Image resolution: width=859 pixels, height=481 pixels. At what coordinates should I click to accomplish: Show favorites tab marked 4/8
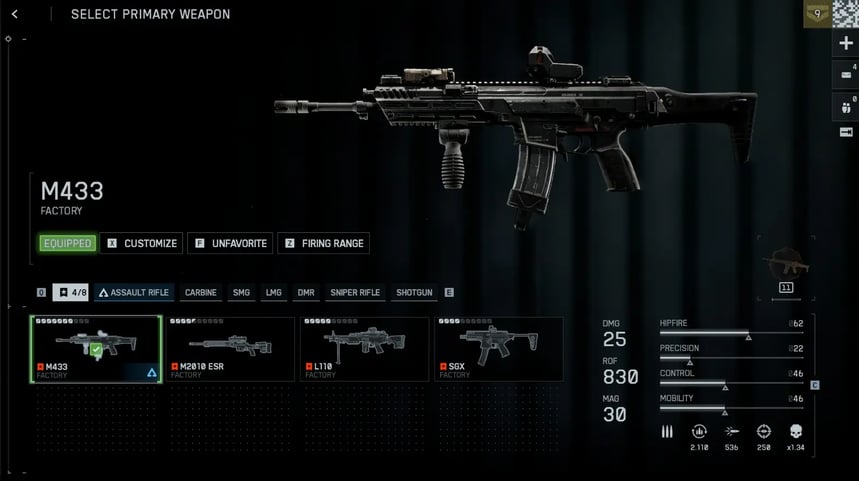(71, 292)
